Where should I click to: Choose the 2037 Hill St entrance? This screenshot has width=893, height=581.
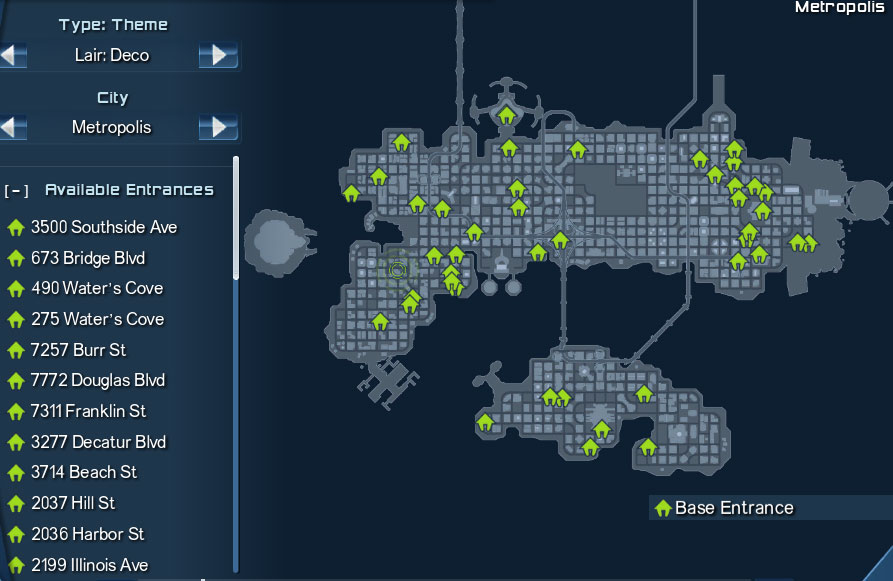[x=72, y=503]
